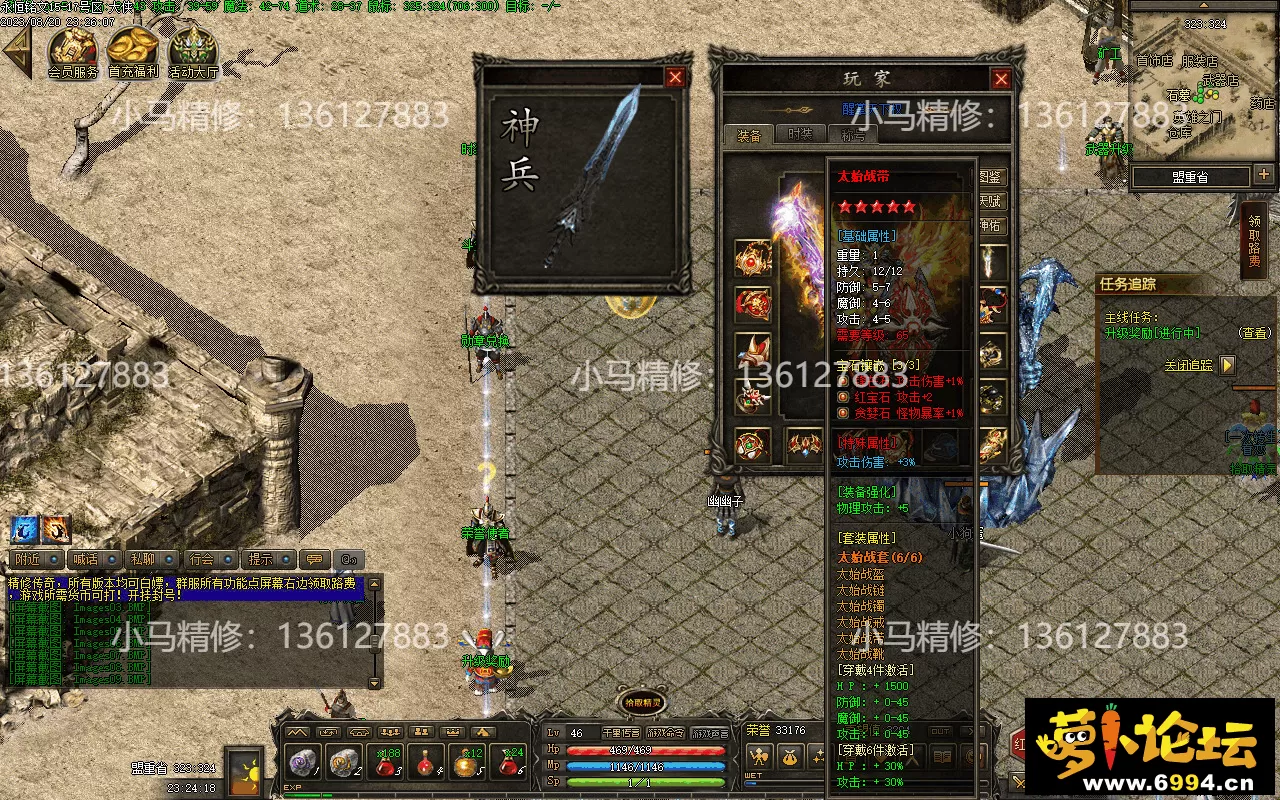
Task: Use the golden potion with x12 count
Action: point(465,765)
